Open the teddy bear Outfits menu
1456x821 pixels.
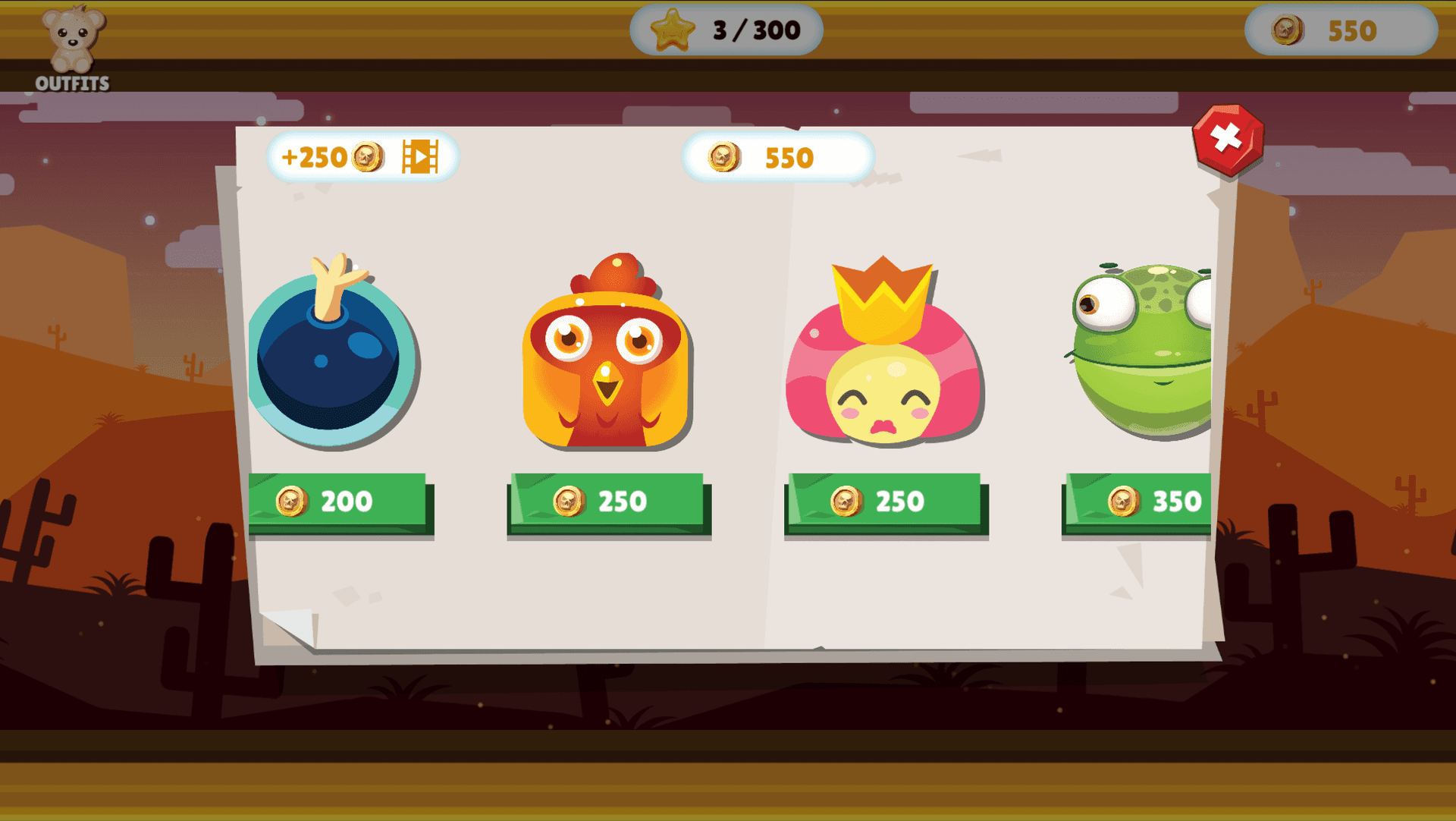[x=73, y=49]
